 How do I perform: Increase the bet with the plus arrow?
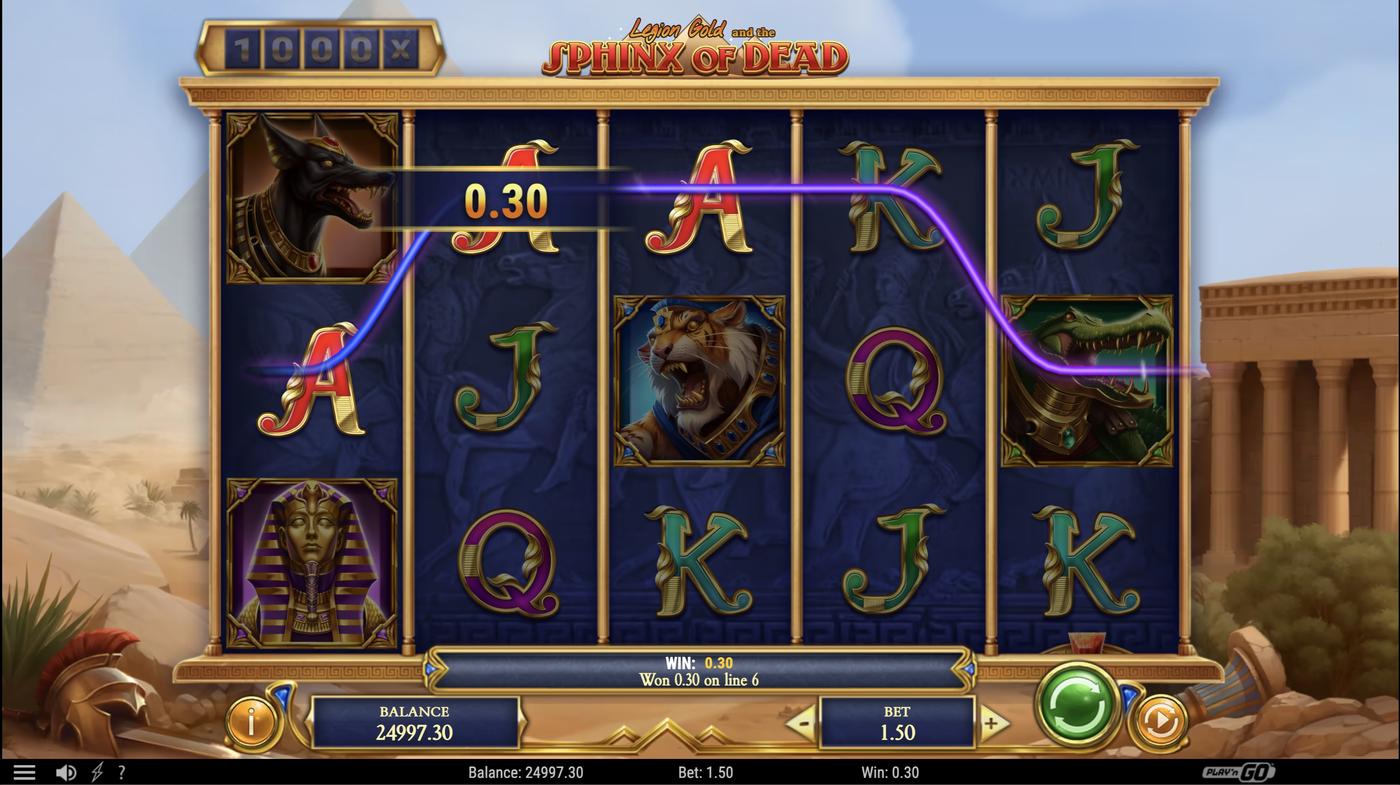(x=991, y=723)
